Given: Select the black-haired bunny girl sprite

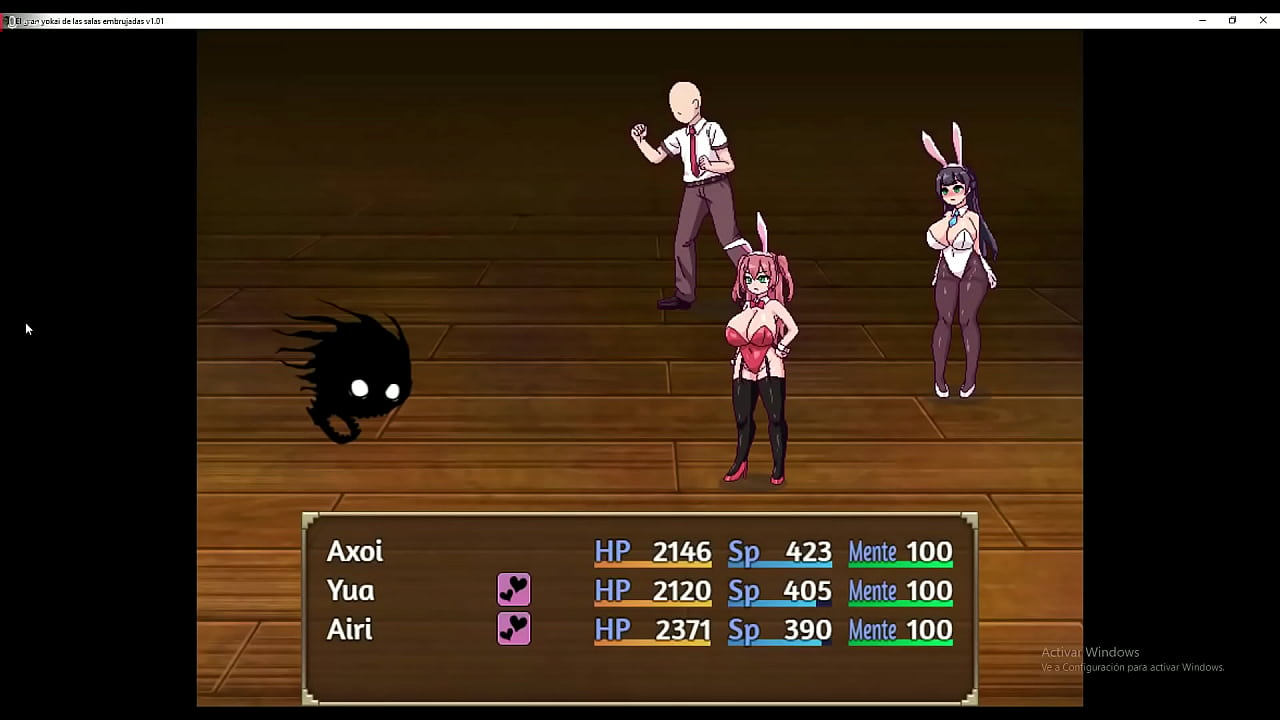Looking at the screenshot, I should tap(955, 280).
